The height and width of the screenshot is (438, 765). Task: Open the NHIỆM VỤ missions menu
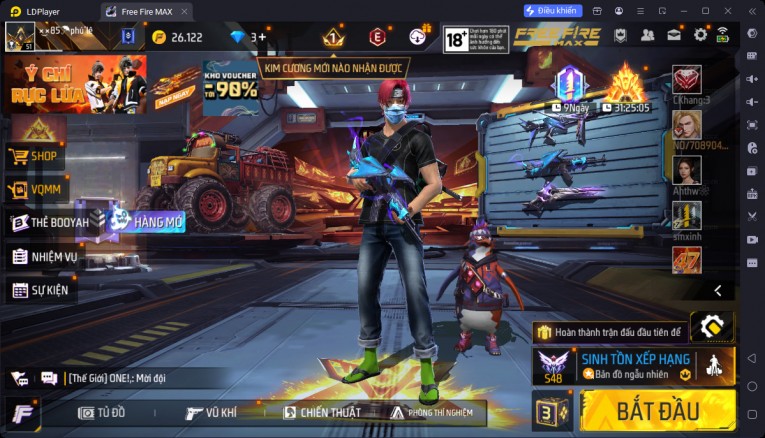(45, 256)
